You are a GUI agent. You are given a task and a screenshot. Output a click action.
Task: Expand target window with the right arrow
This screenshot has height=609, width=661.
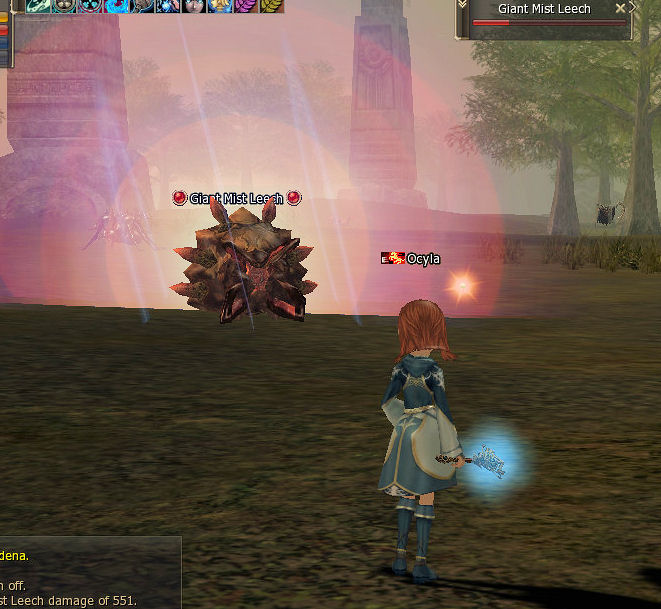(x=632, y=8)
